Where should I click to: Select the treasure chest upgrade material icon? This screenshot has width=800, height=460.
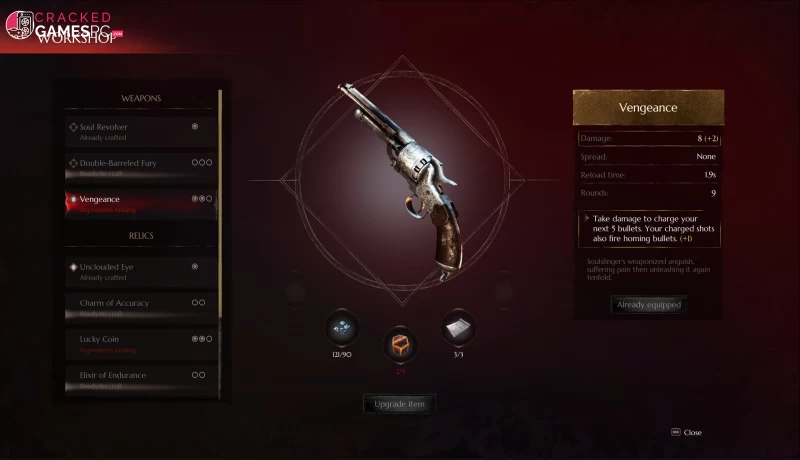point(399,345)
